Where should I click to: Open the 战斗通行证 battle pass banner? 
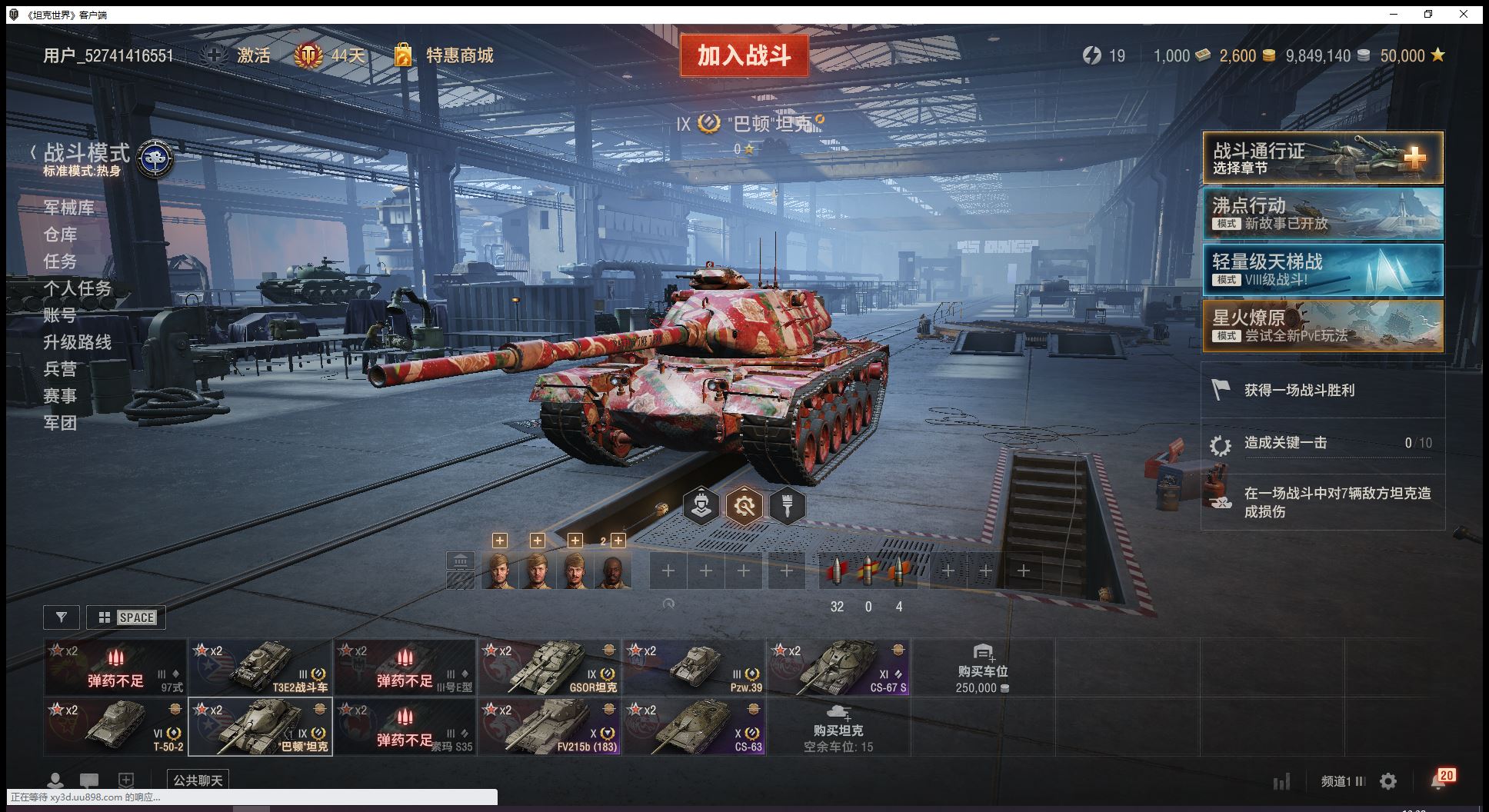coord(1322,158)
